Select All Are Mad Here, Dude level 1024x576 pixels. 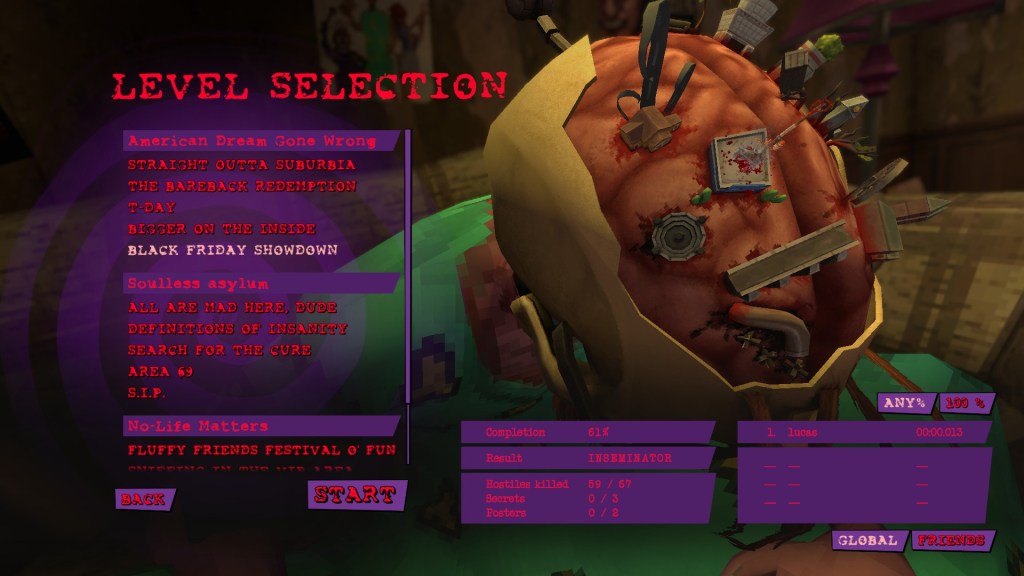[x=232, y=308]
